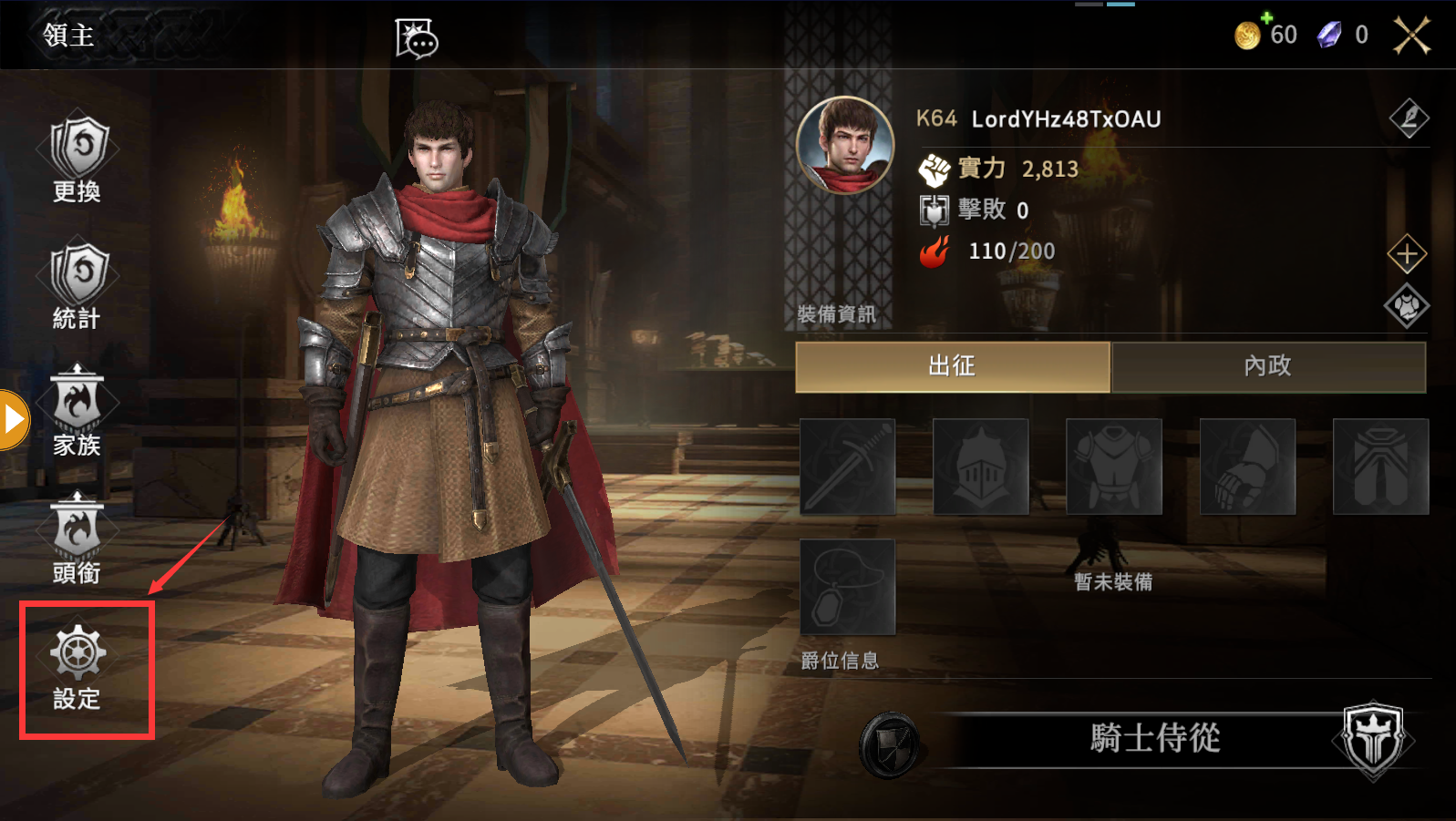Screen dimensions: 1456x821
Task: Expand the orange side arrow panel
Action: 14,420
